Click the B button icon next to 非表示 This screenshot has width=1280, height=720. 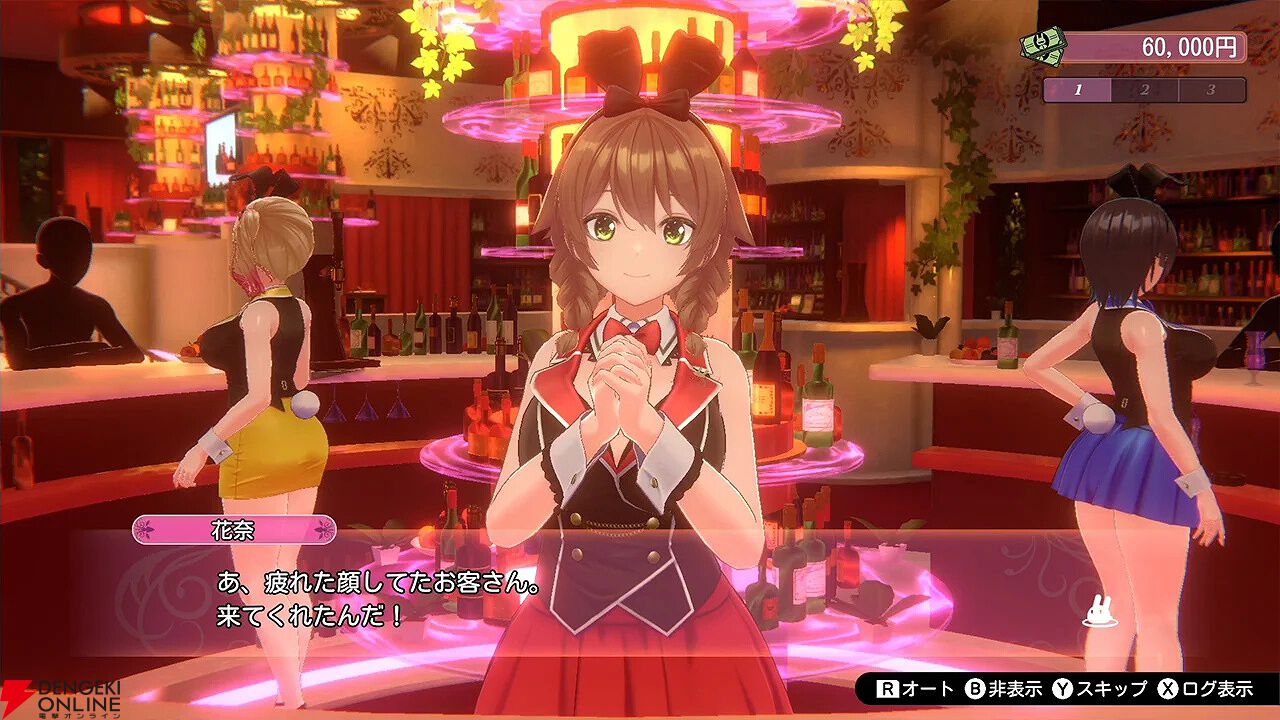(973, 691)
